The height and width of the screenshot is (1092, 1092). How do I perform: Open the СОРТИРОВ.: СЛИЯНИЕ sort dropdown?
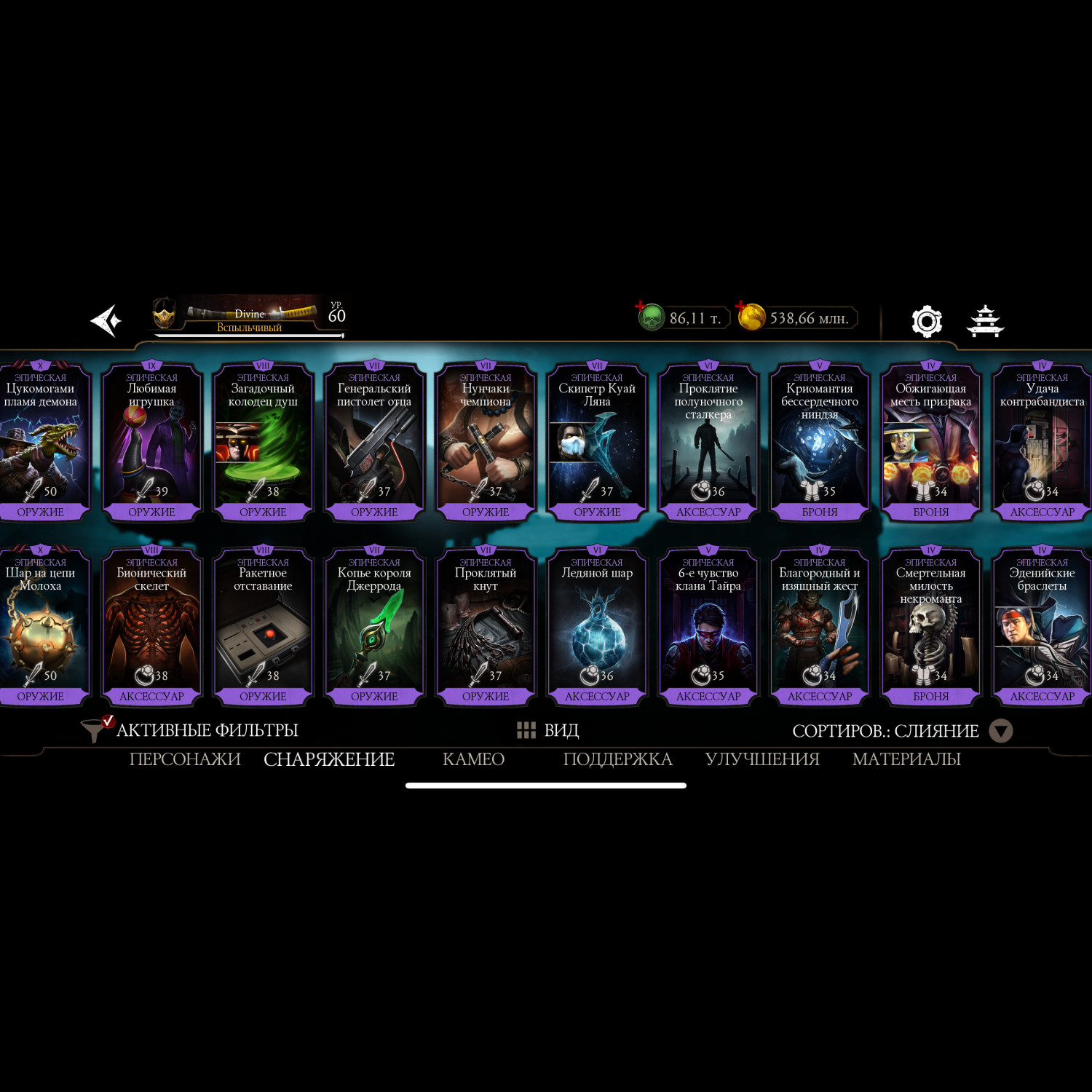[x=901, y=731]
